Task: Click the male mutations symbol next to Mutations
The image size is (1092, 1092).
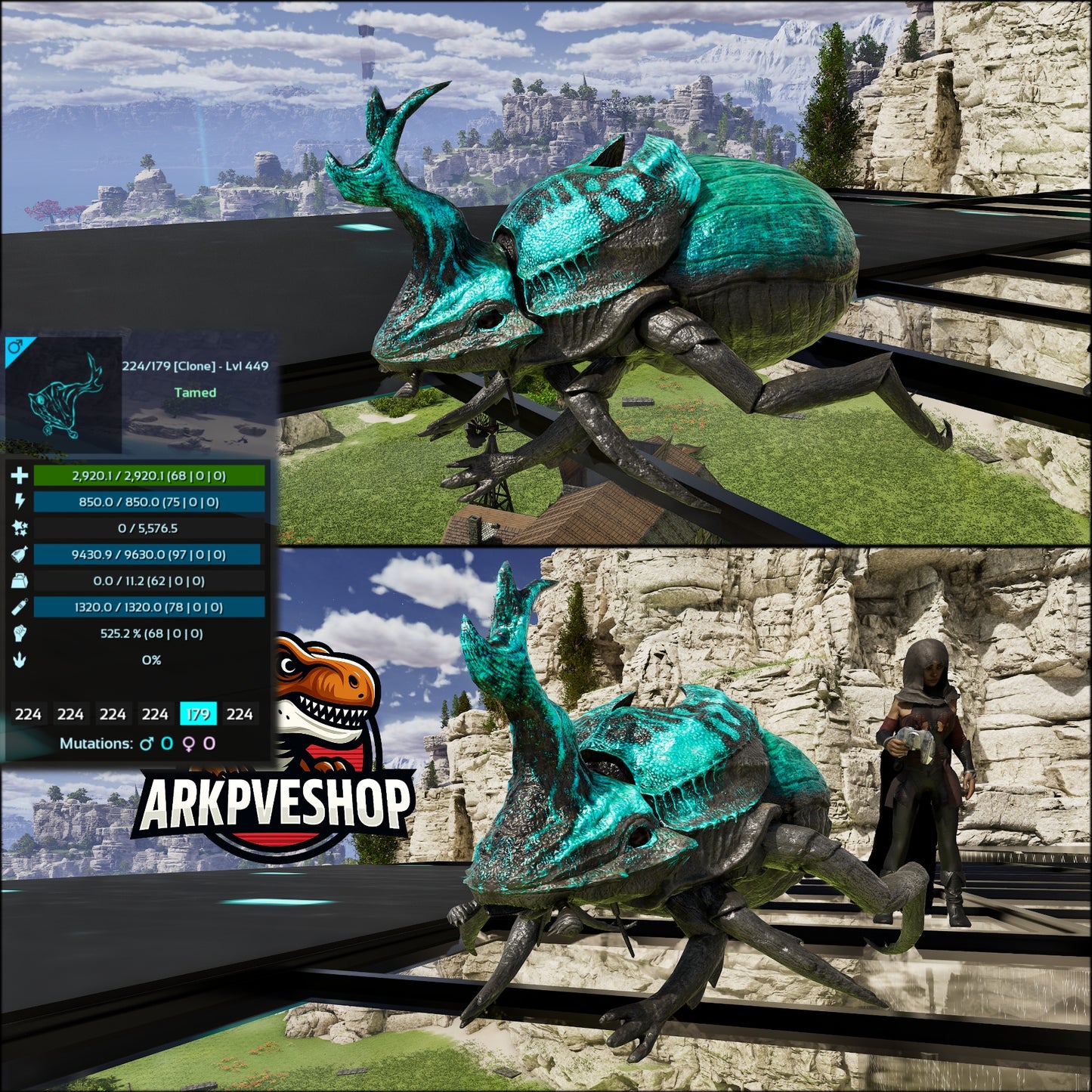Action: tap(146, 744)
